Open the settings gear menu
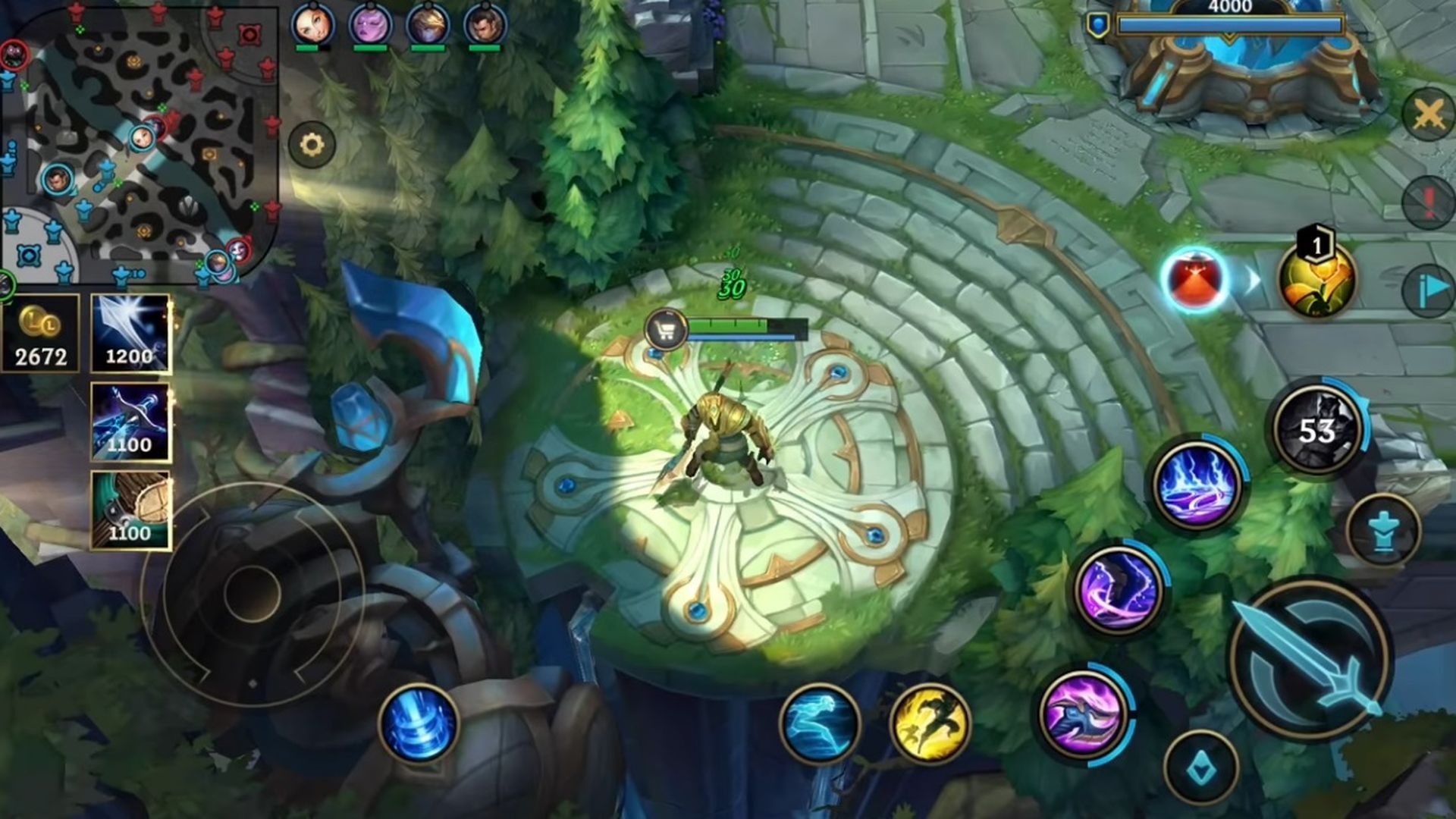The height and width of the screenshot is (819, 1456). [312, 144]
